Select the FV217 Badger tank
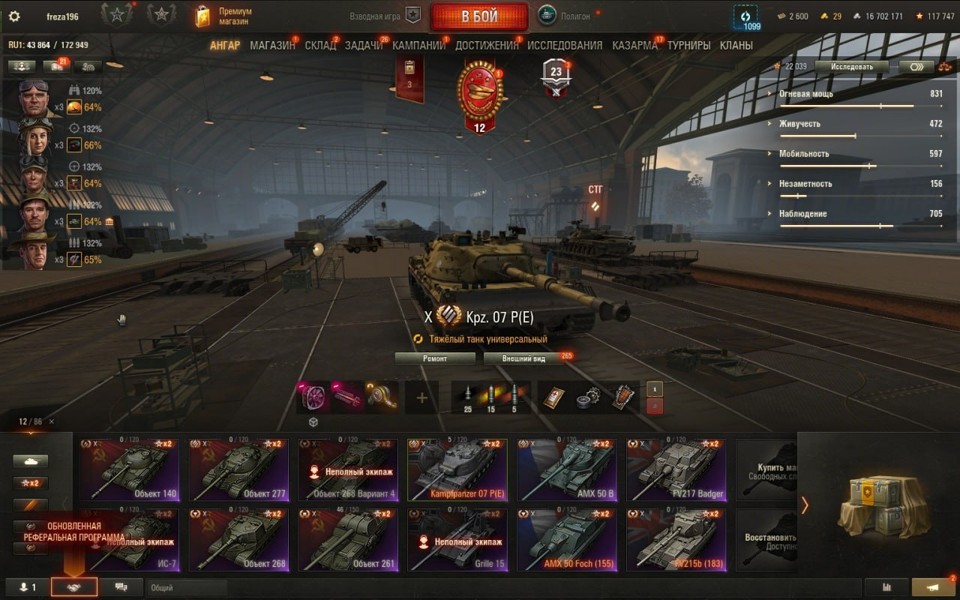Image resolution: width=960 pixels, height=600 pixels. pos(677,469)
